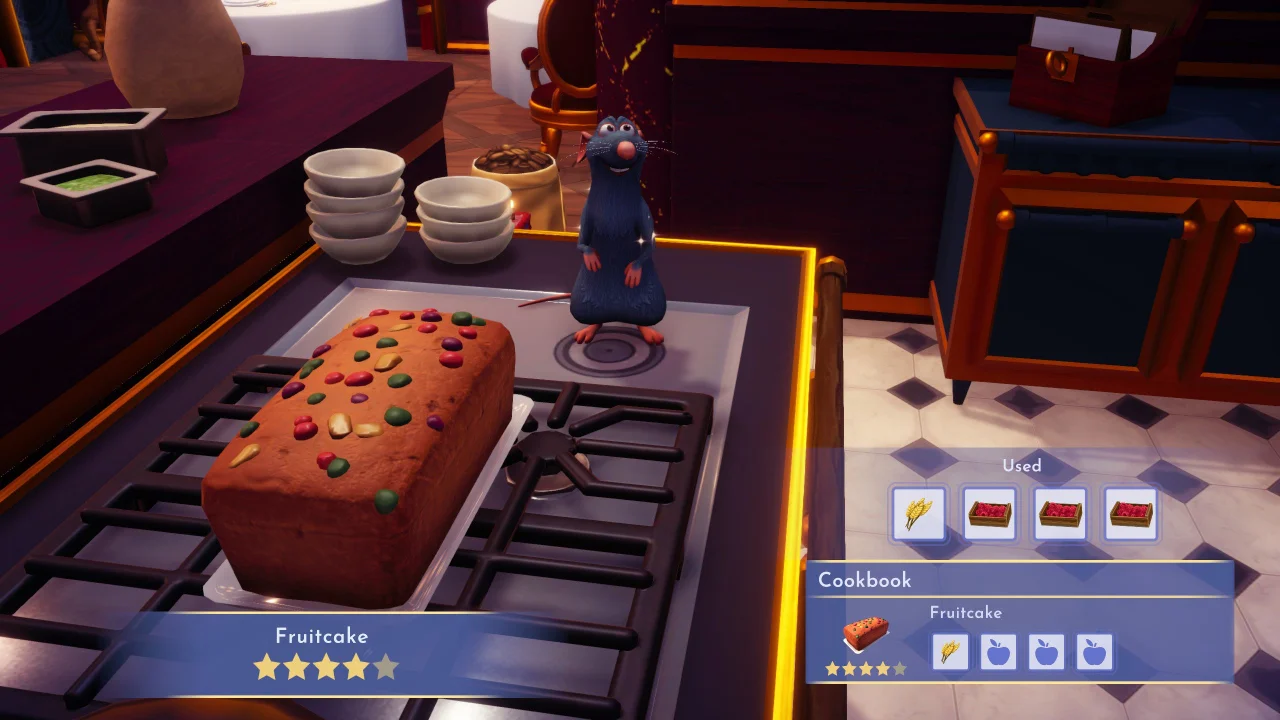Click the rightmost apple icon in the recipe row
Image resolution: width=1280 pixels, height=720 pixels.
(x=1095, y=651)
